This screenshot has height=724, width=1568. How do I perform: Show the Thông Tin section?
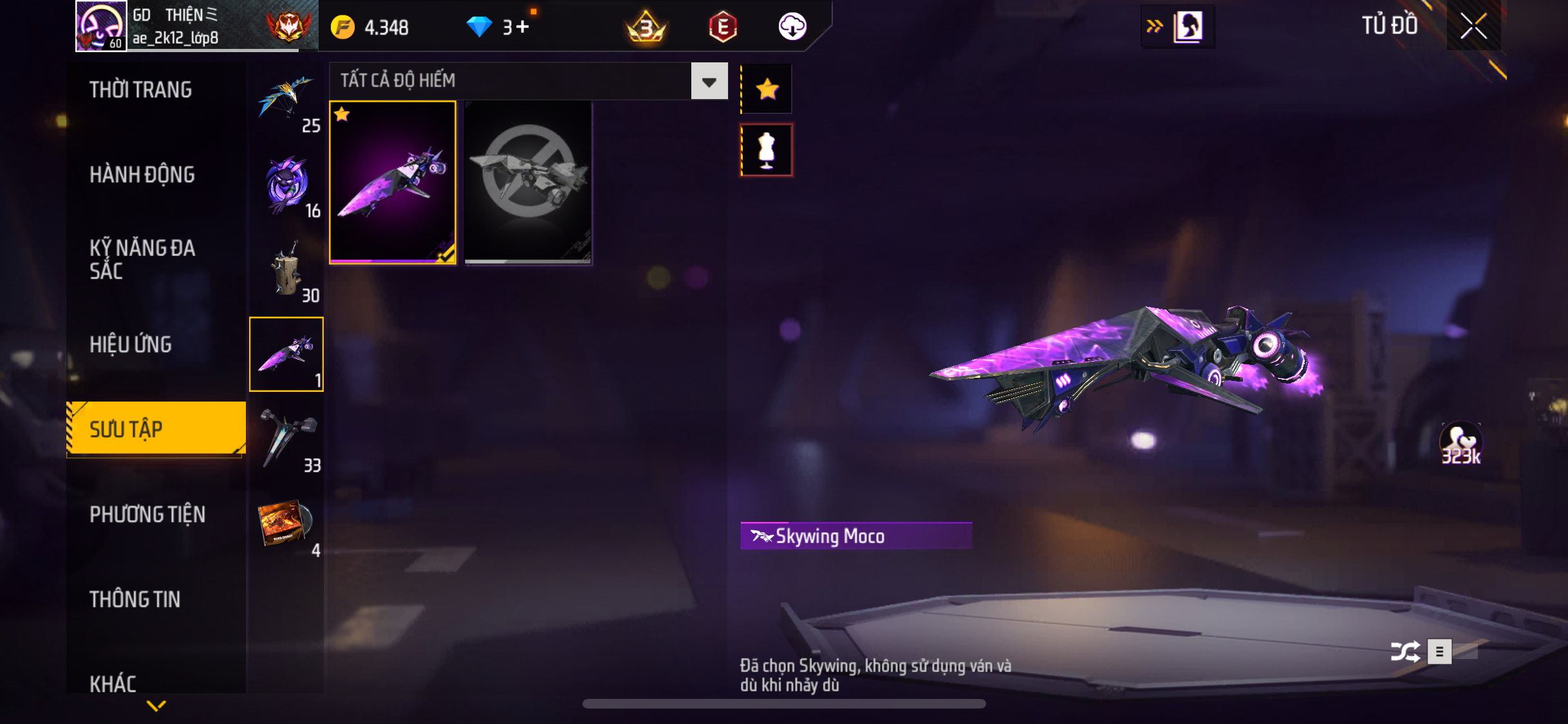[x=135, y=600]
